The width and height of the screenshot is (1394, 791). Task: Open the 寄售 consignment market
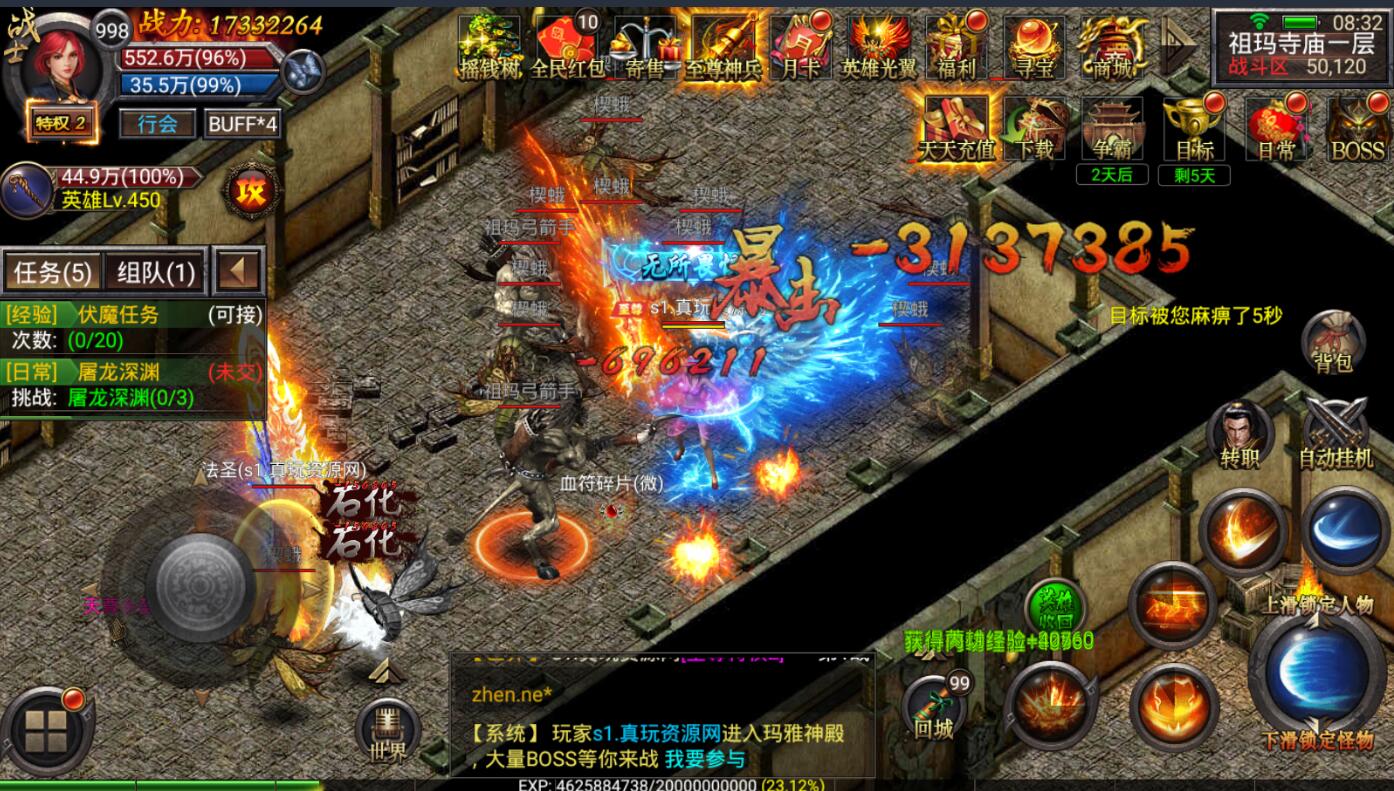click(645, 48)
